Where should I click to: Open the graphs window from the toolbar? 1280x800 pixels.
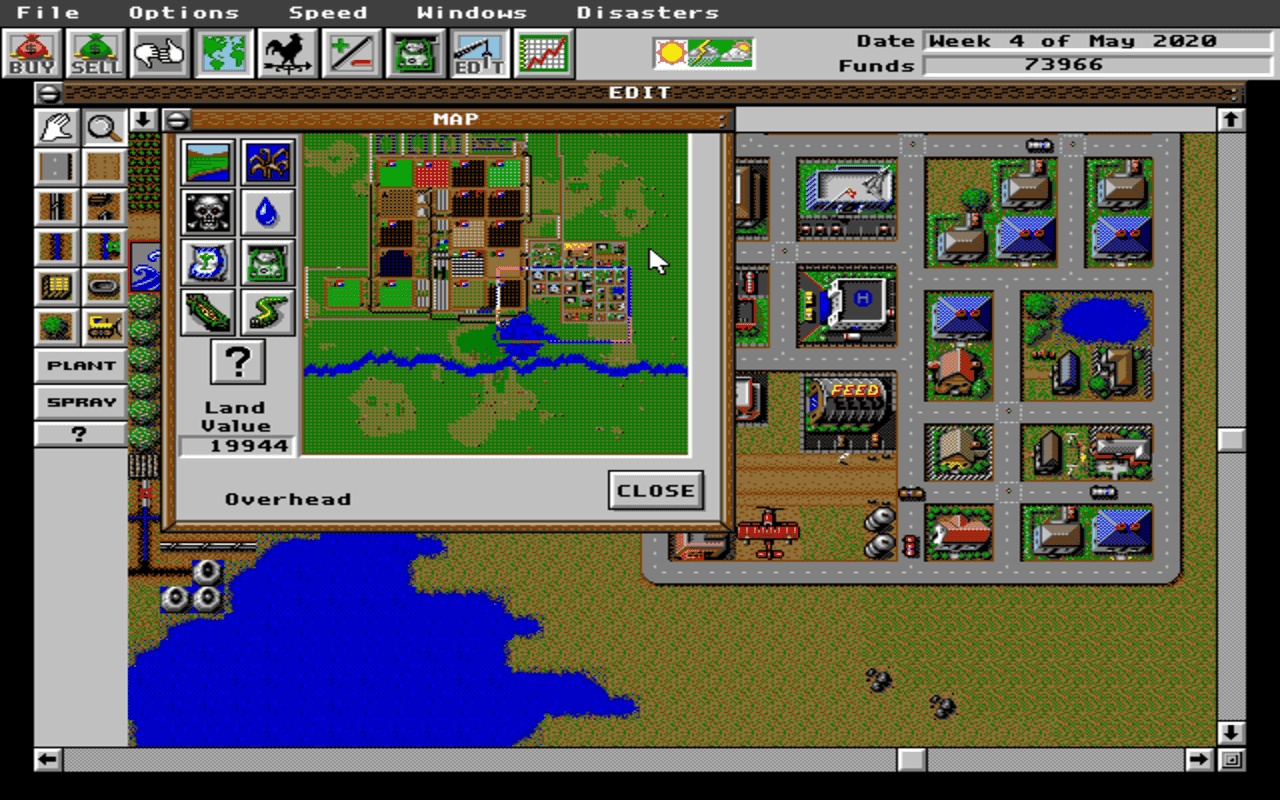pyautogui.click(x=544, y=52)
